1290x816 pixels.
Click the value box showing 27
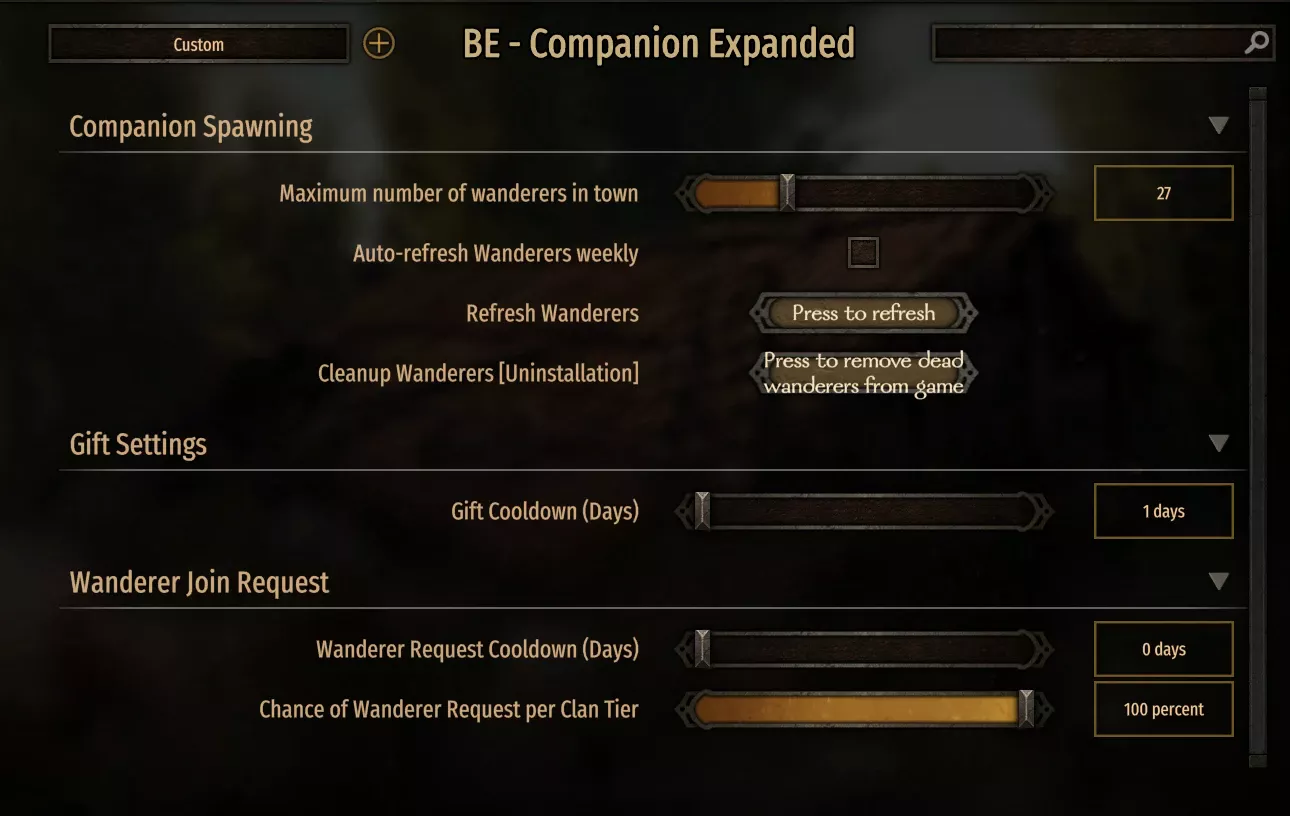(x=1163, y=193)
